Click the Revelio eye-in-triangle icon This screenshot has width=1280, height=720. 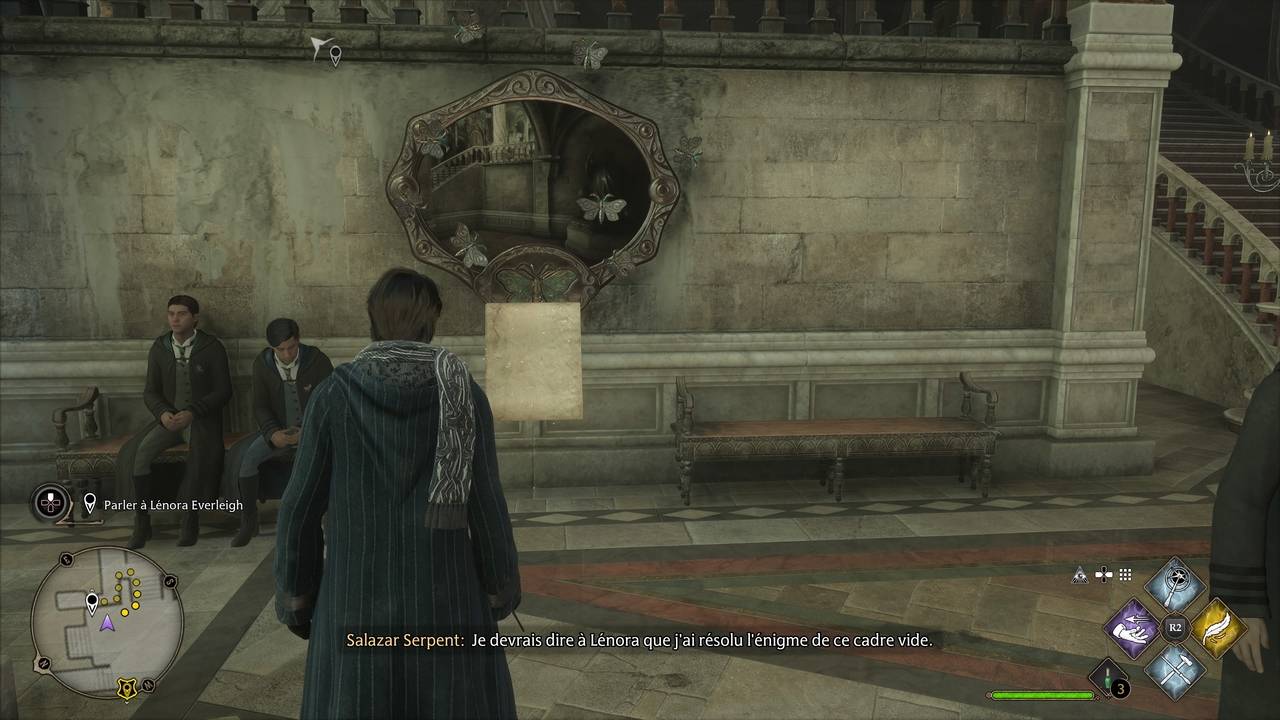(x=1080, y=575)
